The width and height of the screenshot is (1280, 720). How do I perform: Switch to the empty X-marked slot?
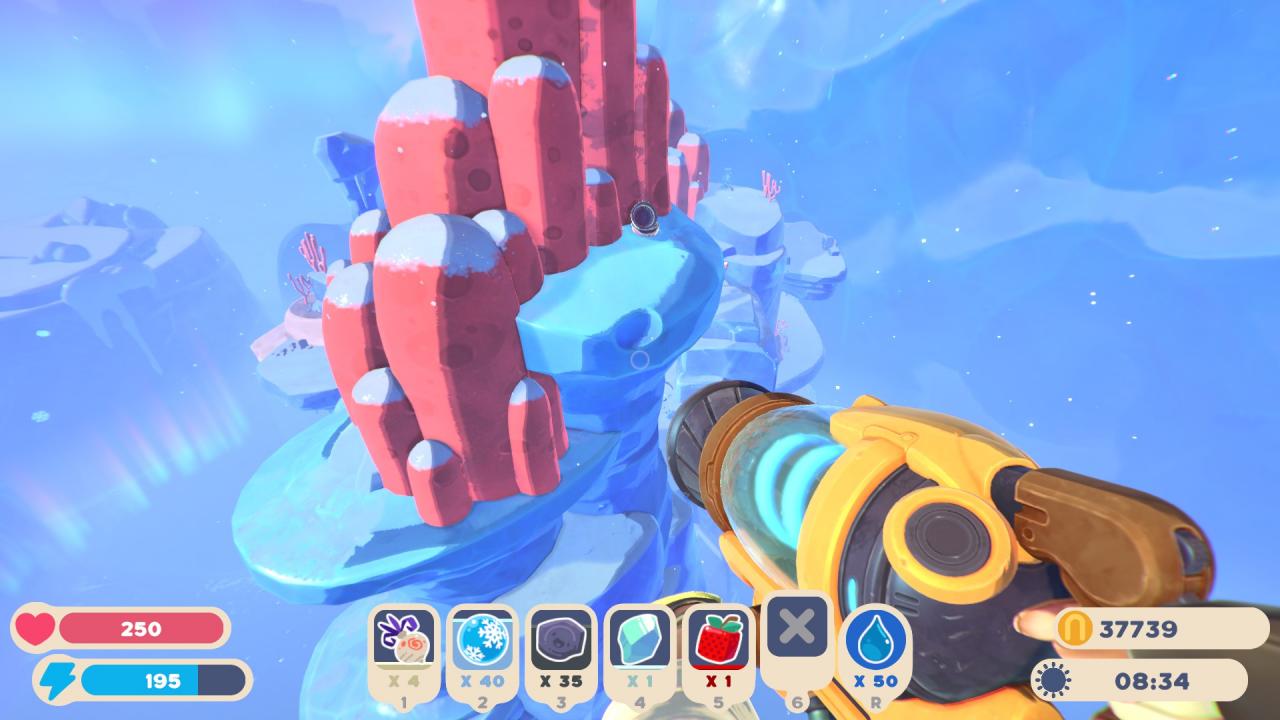tap(797, 628)
